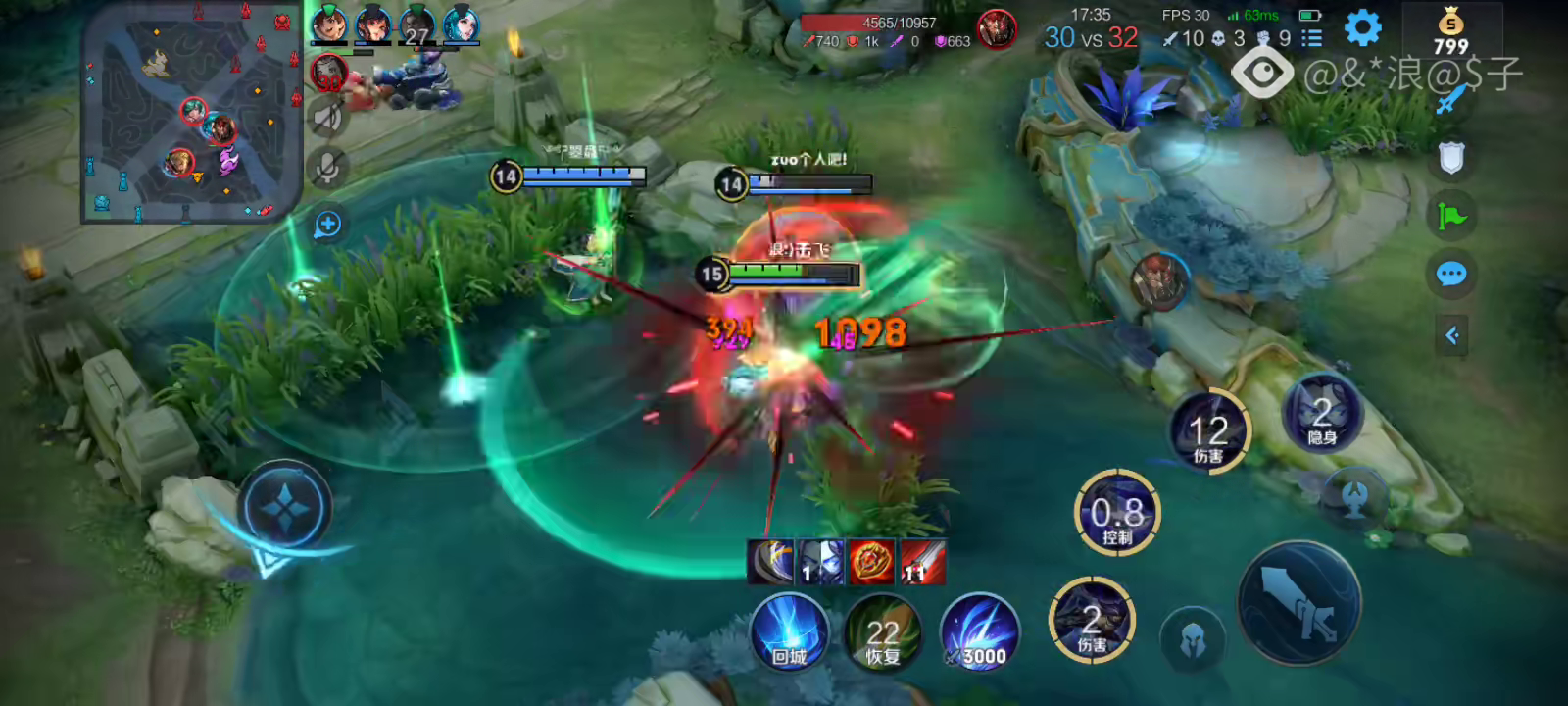The height and width of the screenshot is (706, 1568).
Task: Send the shield defend signal
Action: tap(1451, 157)
